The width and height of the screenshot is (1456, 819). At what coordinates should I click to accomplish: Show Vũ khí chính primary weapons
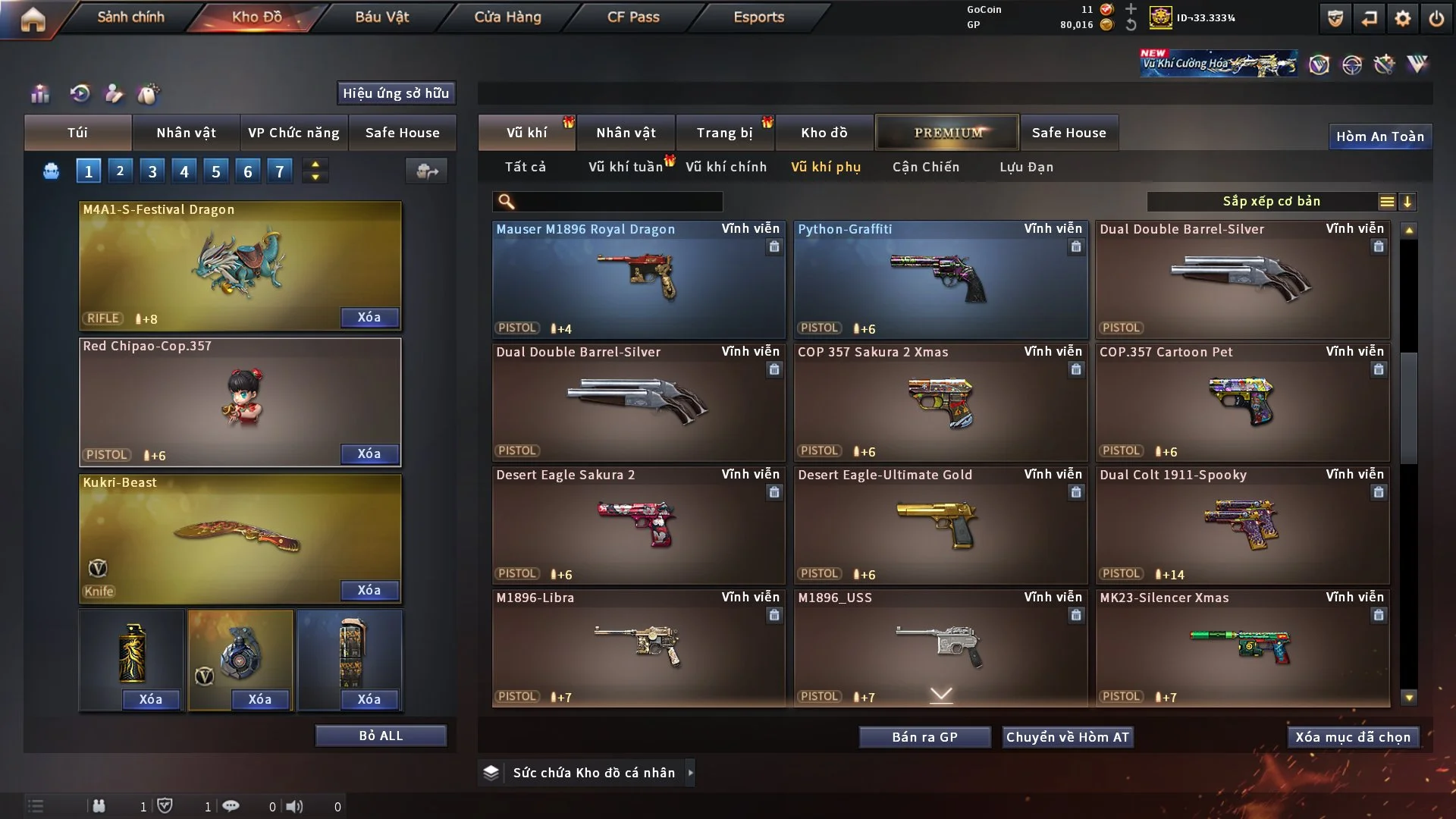tap(726, 167)
